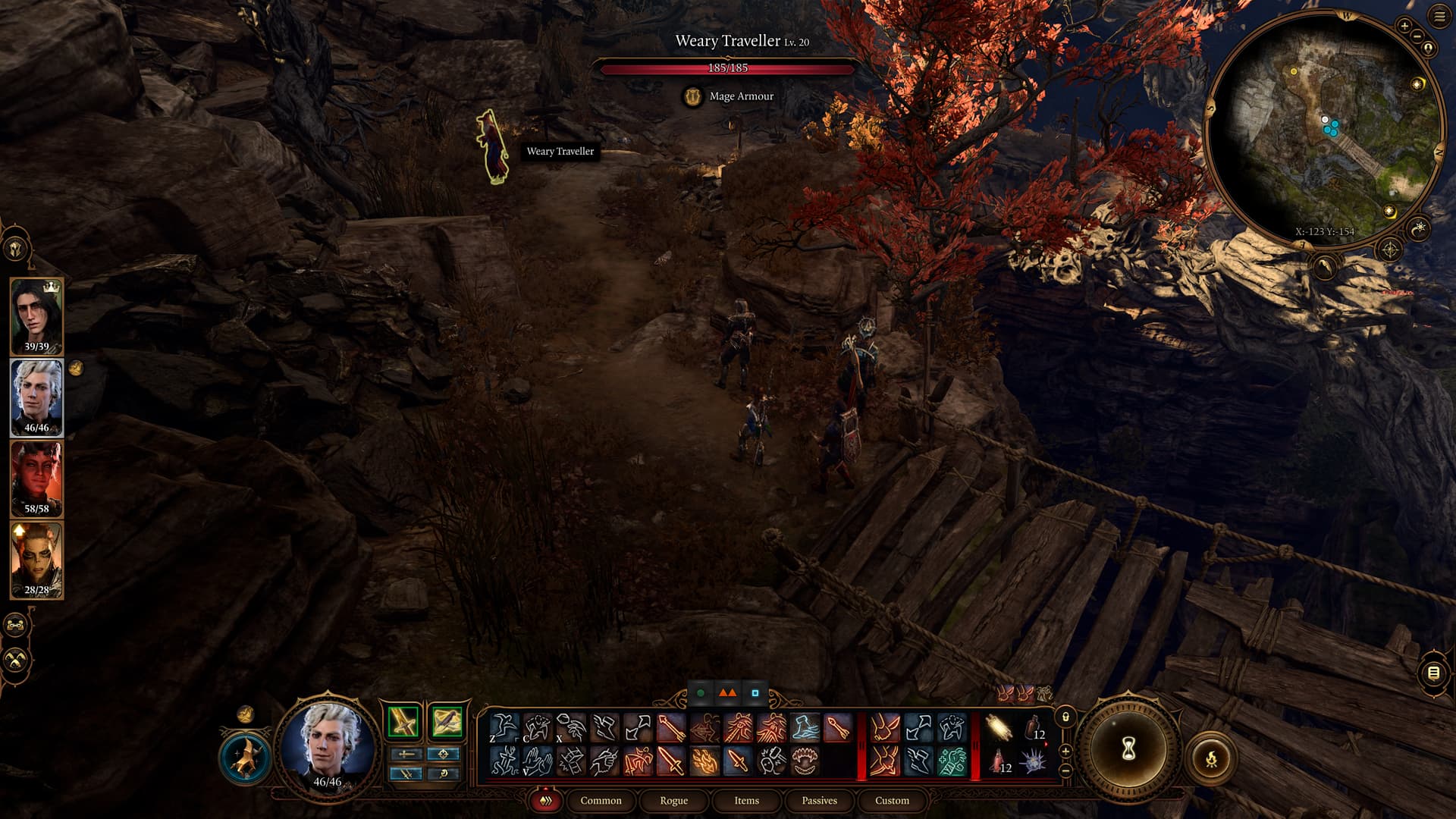Image resolution: width=1456 pixels, height=819 pixels.
Task: Switch to the Custom hotbar tab
Action: 892,801
